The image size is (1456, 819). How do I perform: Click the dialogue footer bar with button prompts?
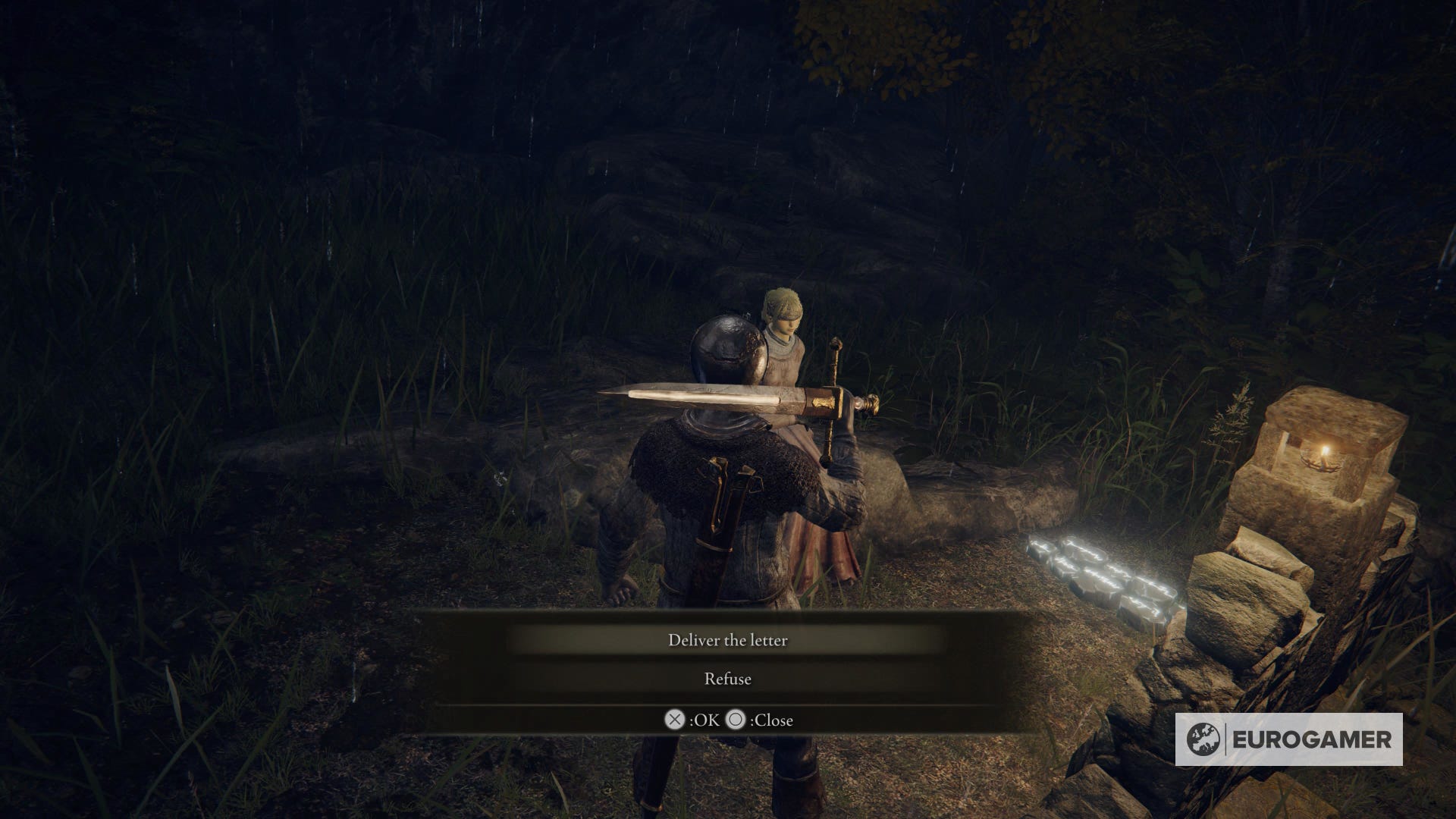tap(728, 720)
